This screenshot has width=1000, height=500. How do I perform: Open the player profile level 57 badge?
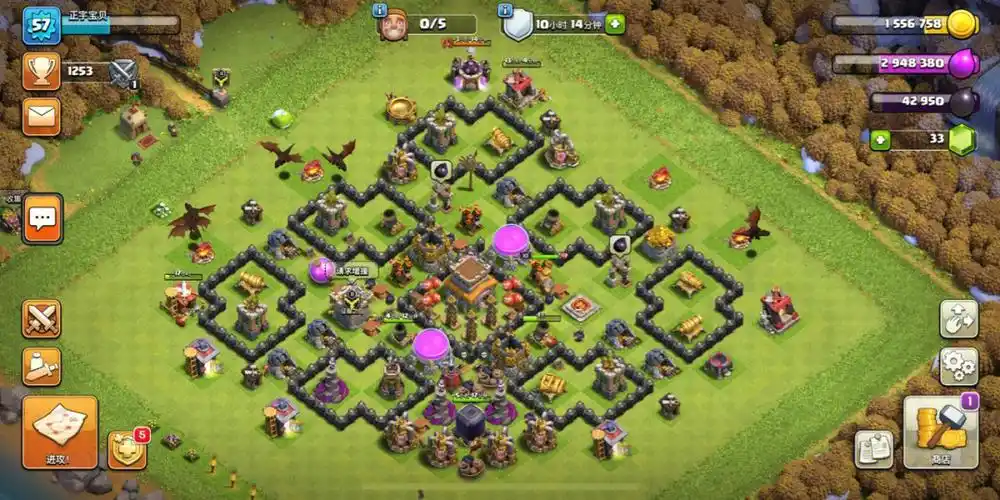41,24
